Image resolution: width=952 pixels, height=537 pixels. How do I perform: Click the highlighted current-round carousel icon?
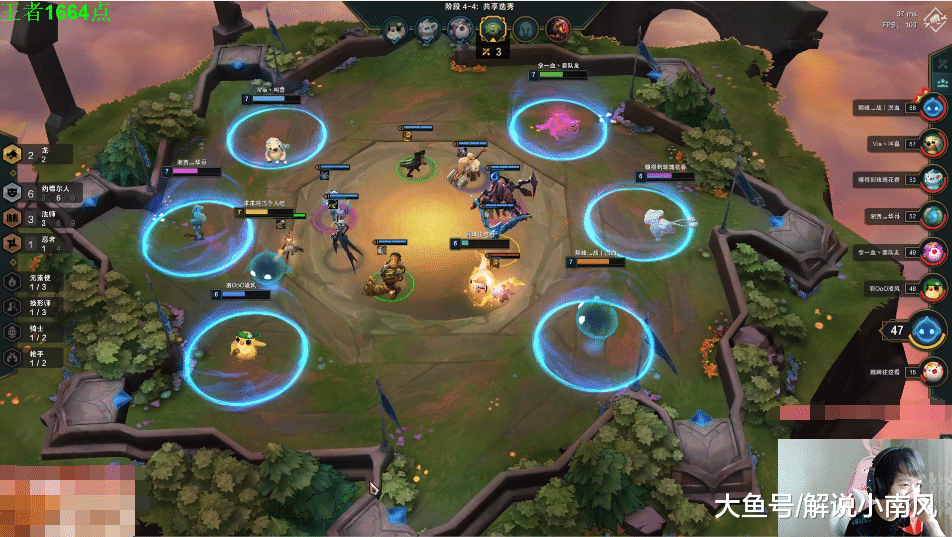coord(491,29)
